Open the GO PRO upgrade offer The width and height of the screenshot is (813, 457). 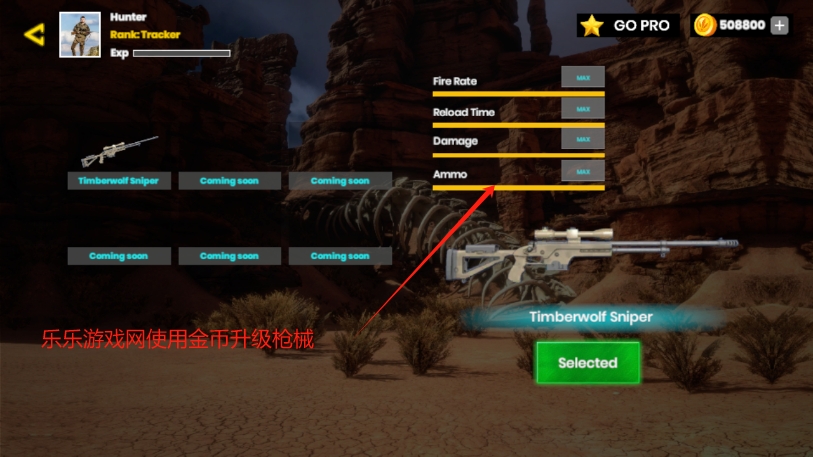627,26
